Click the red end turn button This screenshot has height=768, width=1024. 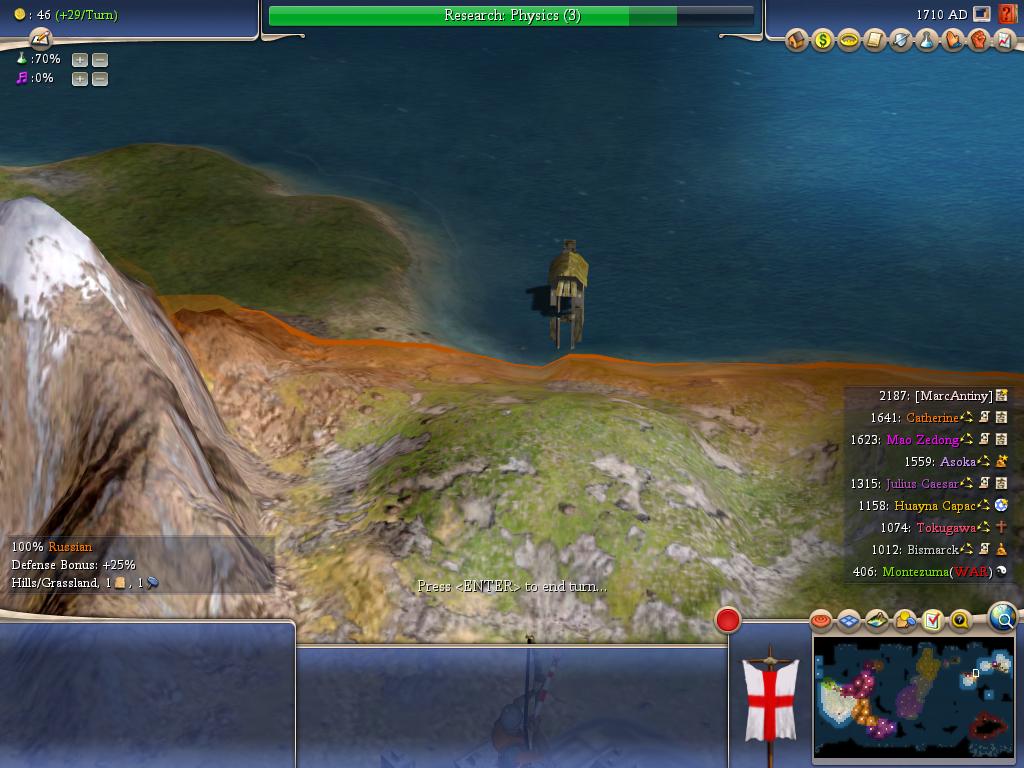(x=727, y=620)
